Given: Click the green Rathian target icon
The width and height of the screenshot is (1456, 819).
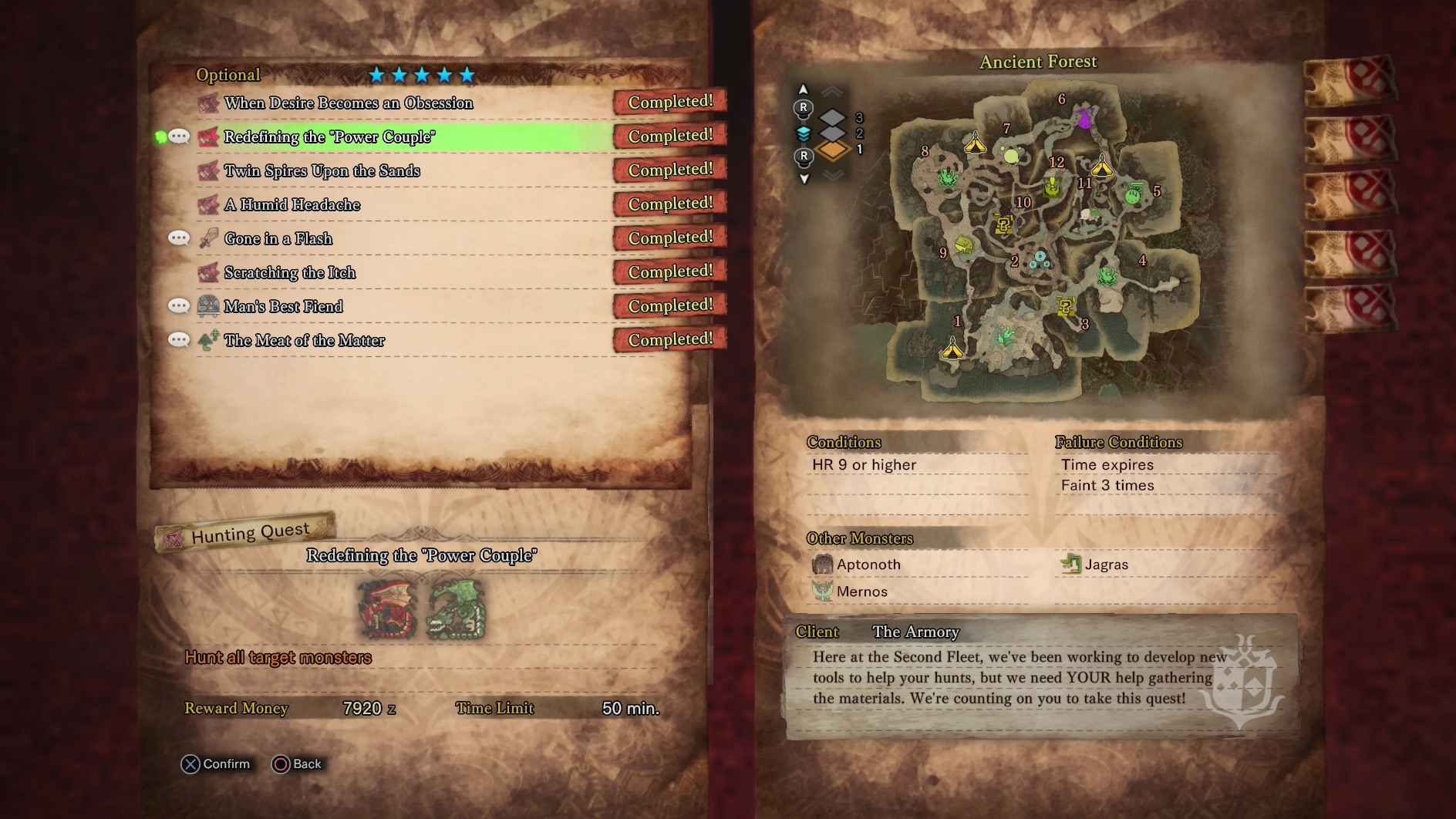Looking at the screenshot, I should pyautogui.click(x=456, y=611).
